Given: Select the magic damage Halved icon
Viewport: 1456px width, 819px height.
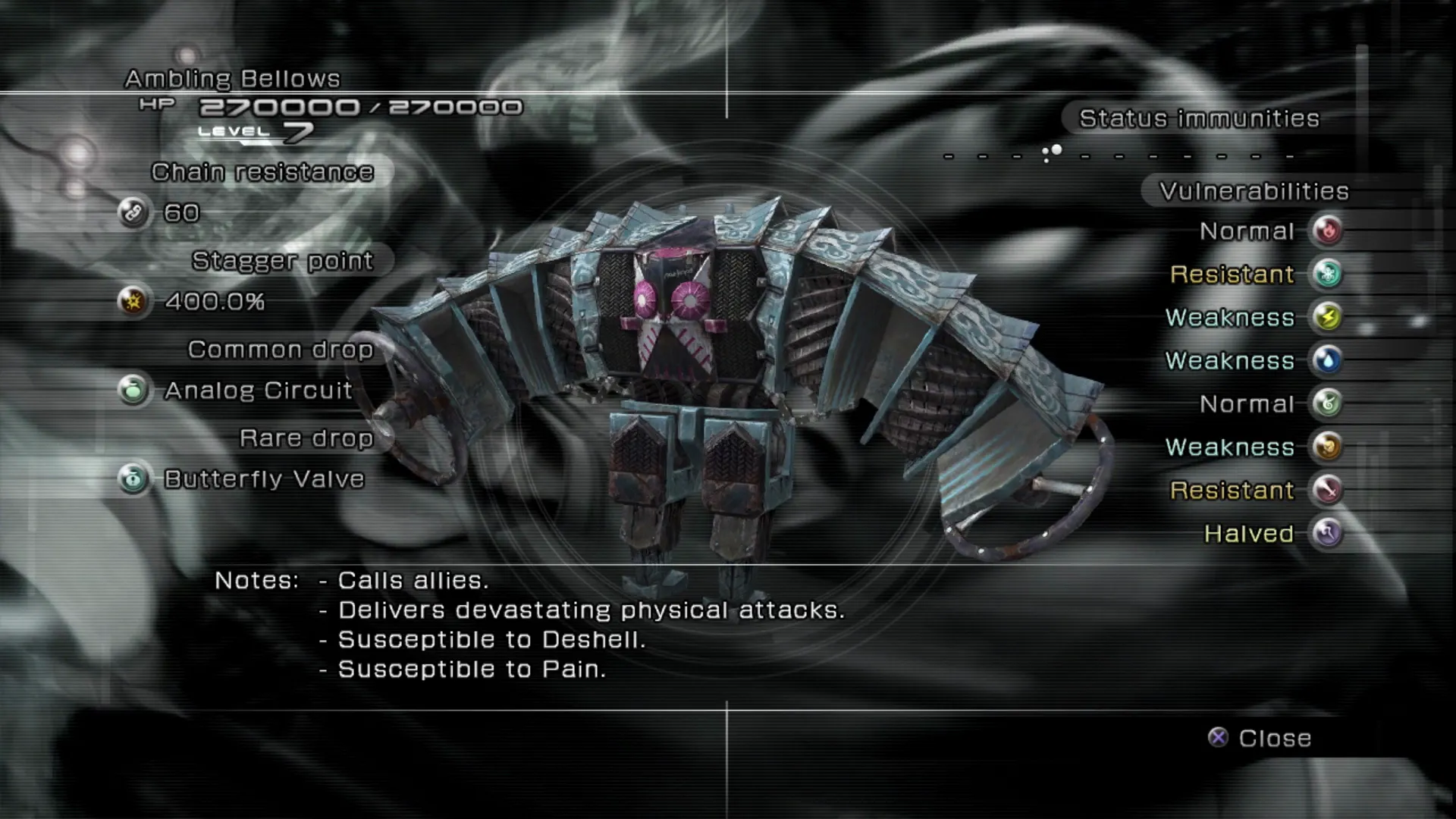Looking at the screenshot, I should click(1328, 533).
